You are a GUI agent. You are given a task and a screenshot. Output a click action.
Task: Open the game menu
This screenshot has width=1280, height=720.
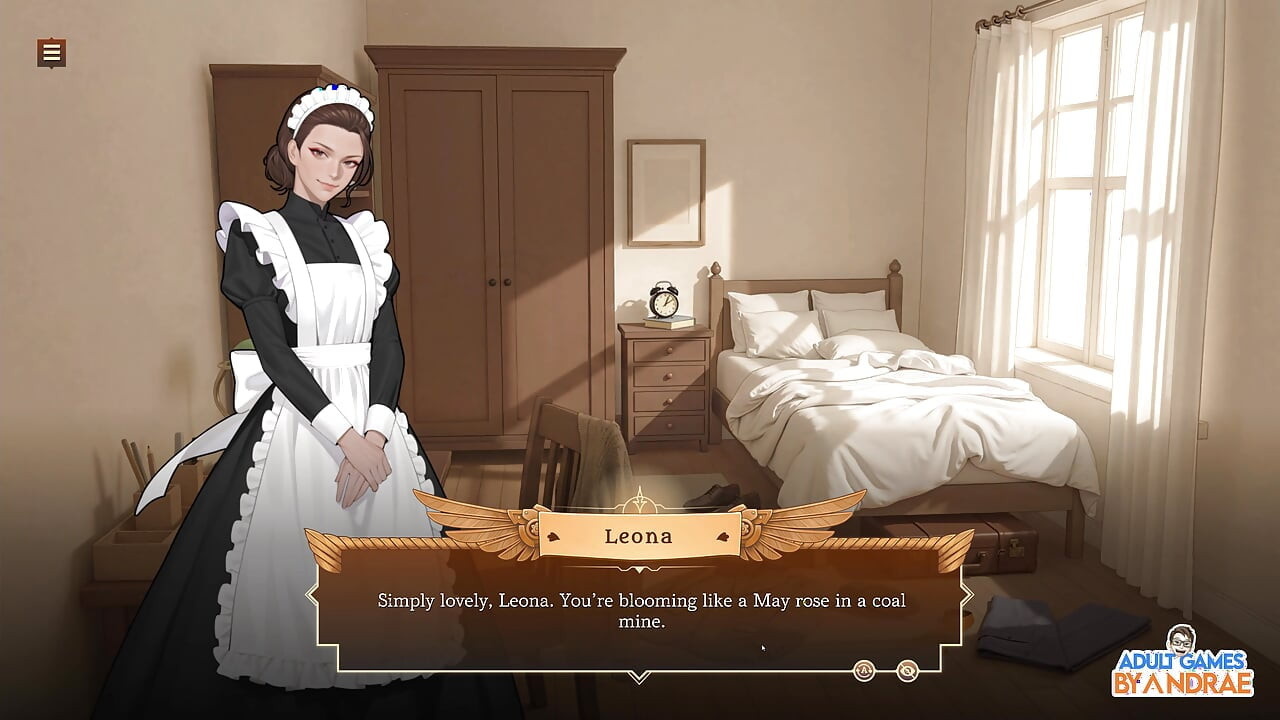click(49, 53)
